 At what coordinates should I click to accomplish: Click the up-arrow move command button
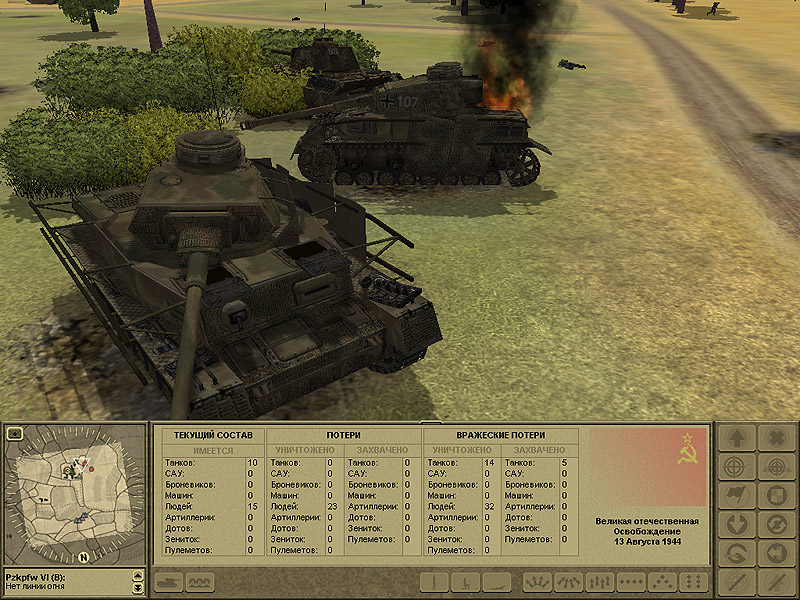click(735, 438)
